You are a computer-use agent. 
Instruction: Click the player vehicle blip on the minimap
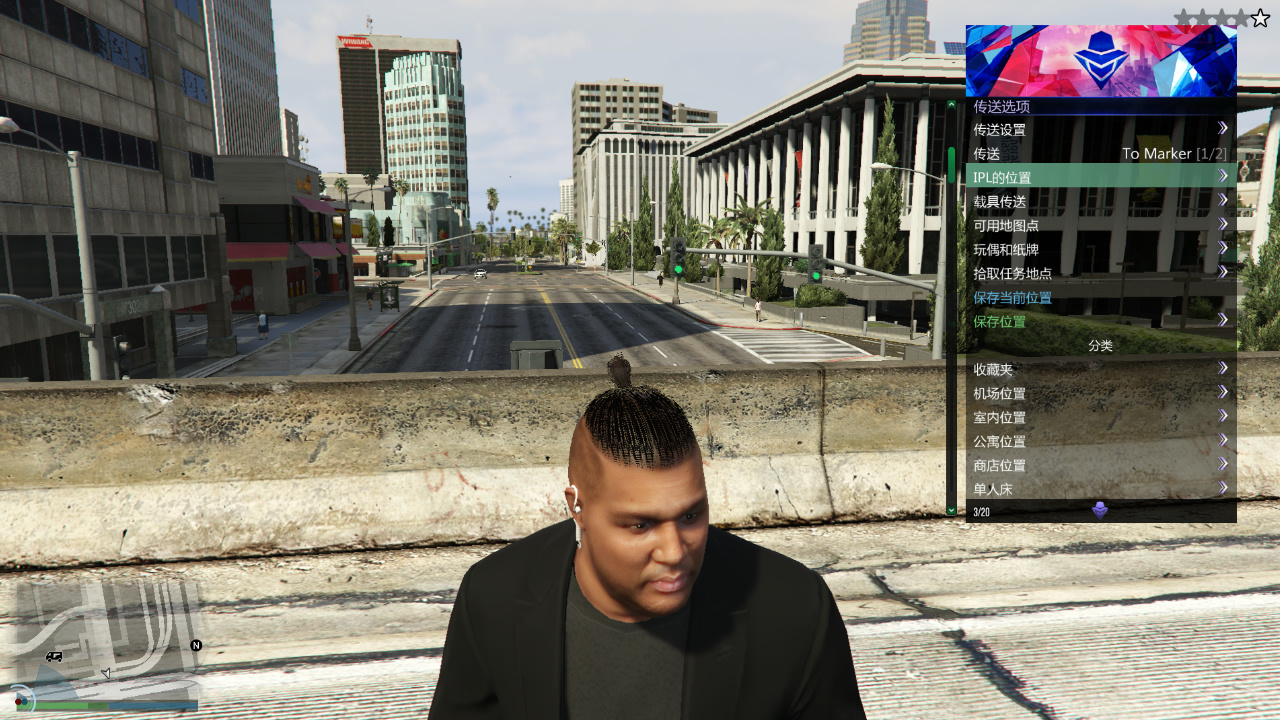coord(55,656)
